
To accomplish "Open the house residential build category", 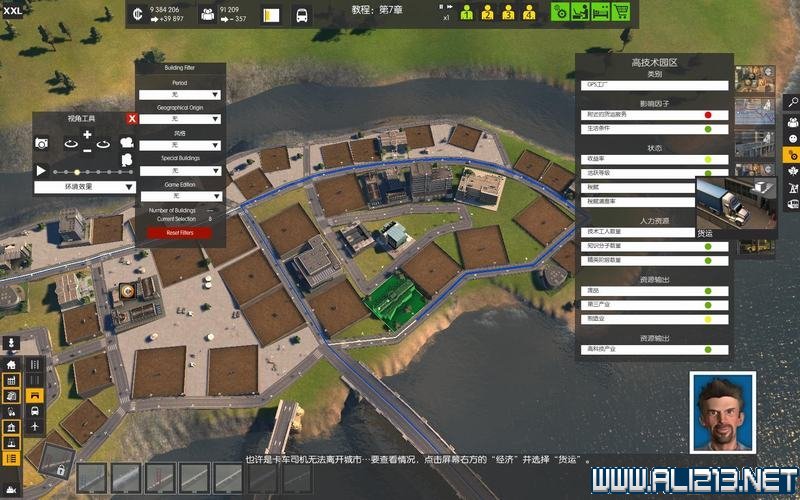I will [x=12, y=365].
